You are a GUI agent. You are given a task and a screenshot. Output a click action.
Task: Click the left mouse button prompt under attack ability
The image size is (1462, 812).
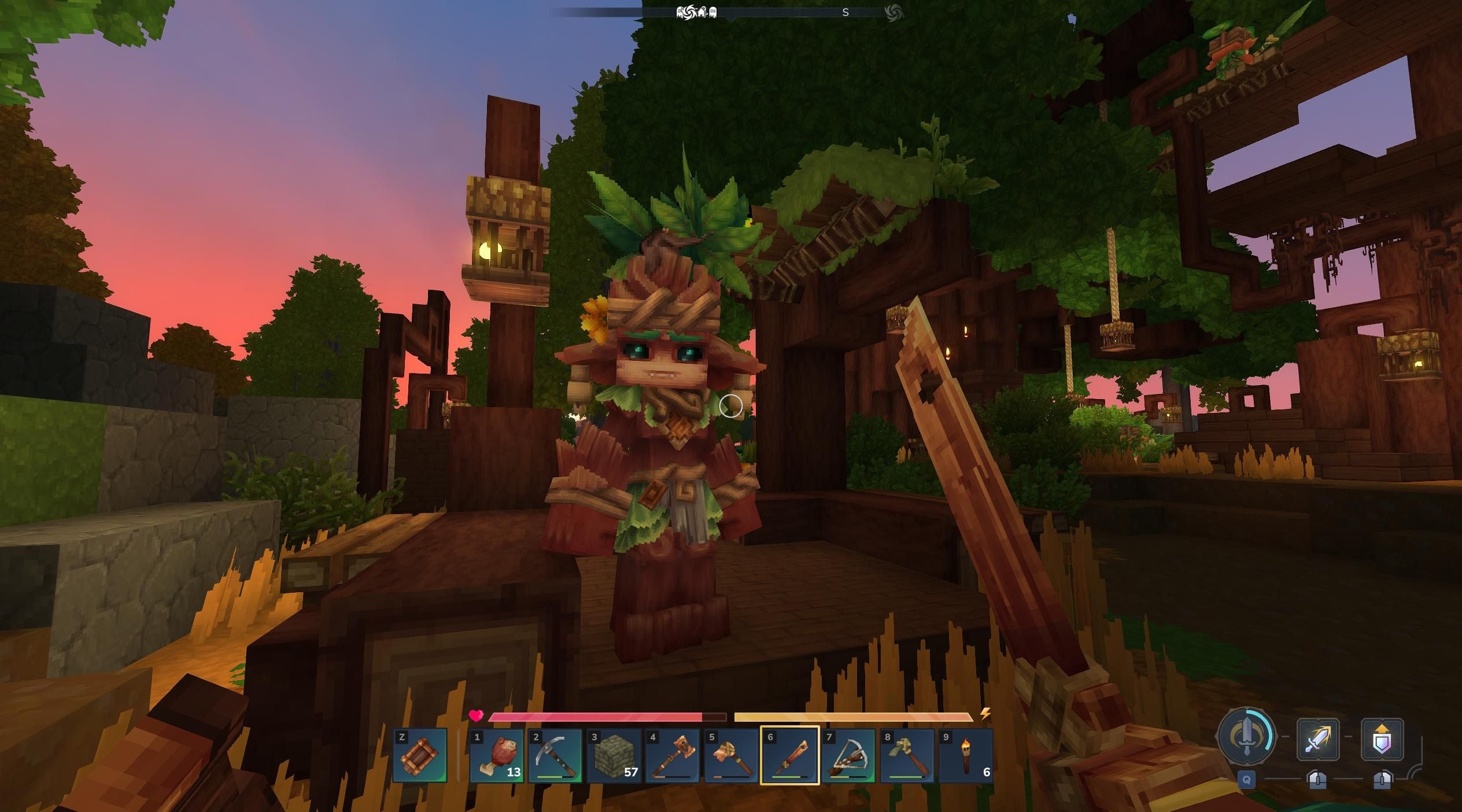(1317, 781)
